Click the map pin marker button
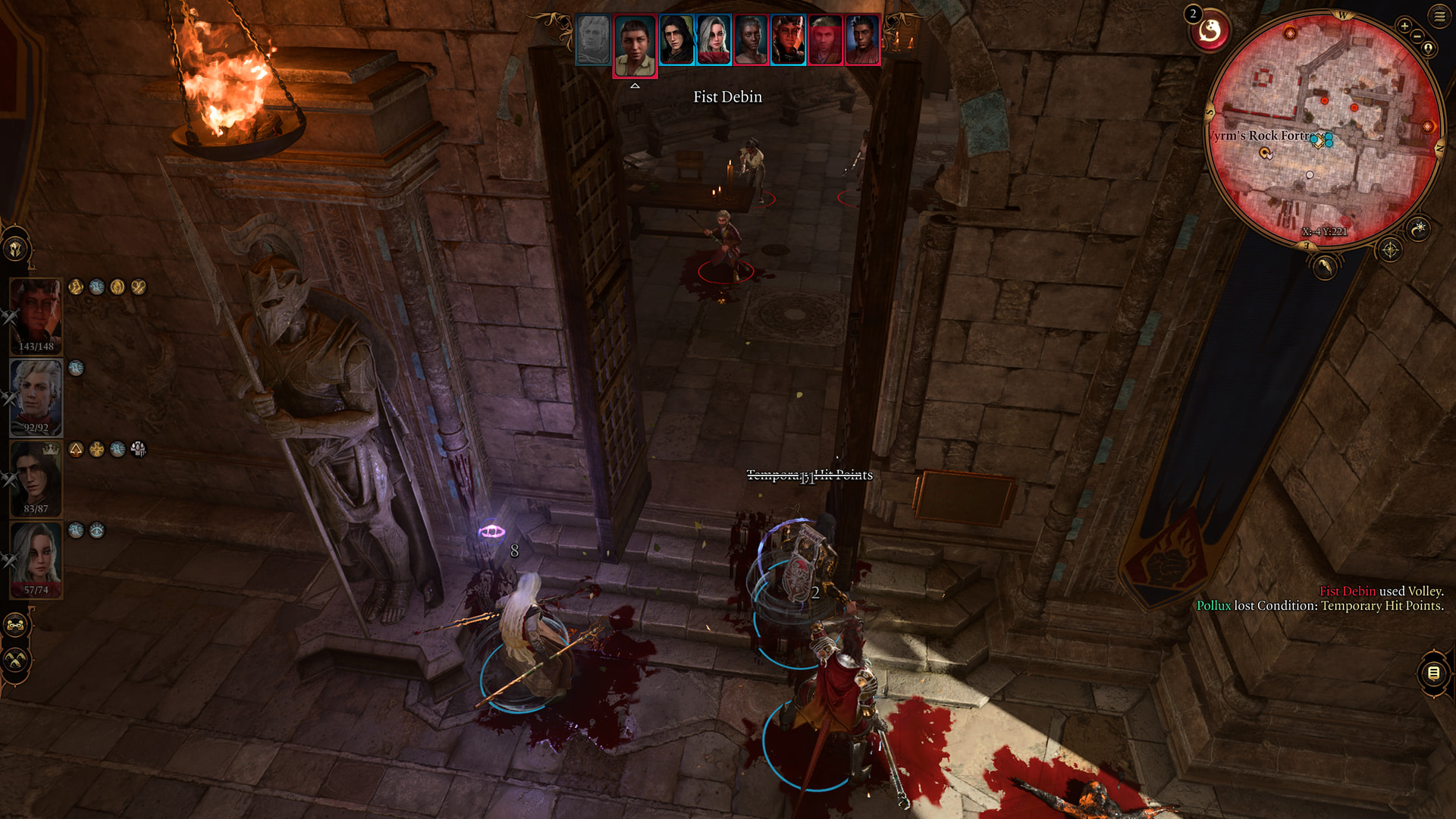The width and height of the screenshot is (1456, 819). (x=1429, y=49)
